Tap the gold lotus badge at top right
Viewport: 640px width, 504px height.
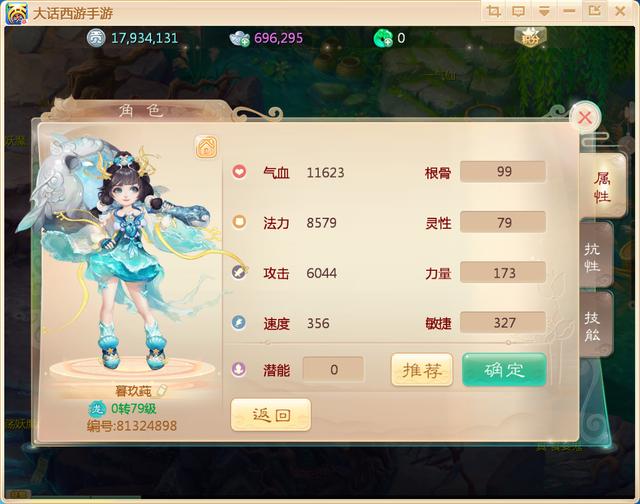coord(526,37)
